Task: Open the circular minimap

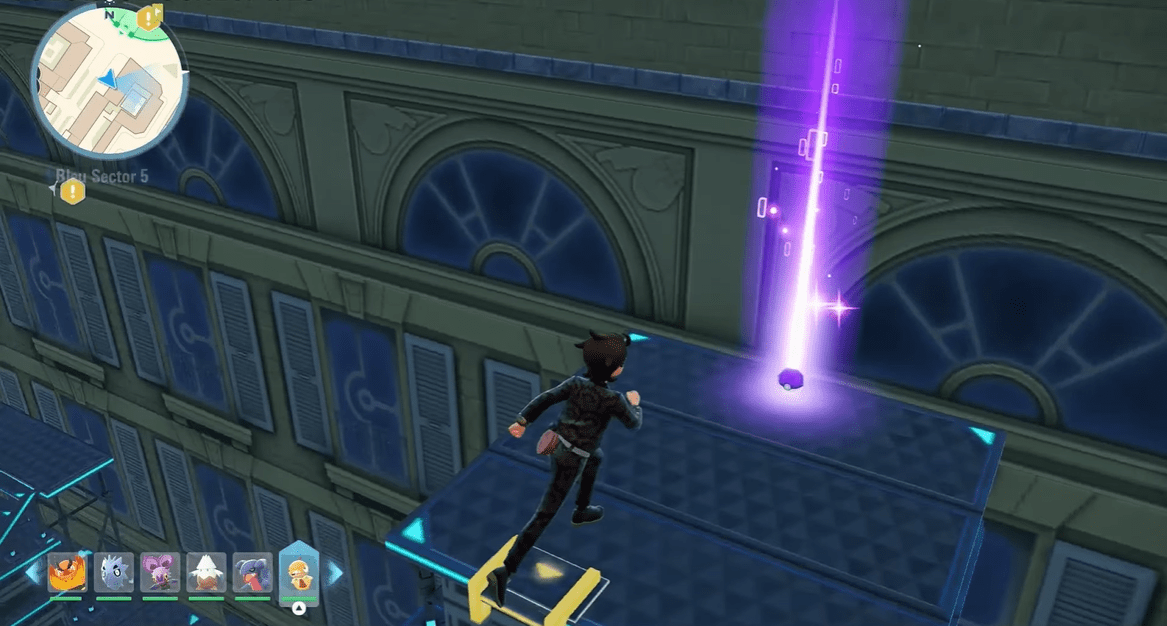Action: point(108,81)
